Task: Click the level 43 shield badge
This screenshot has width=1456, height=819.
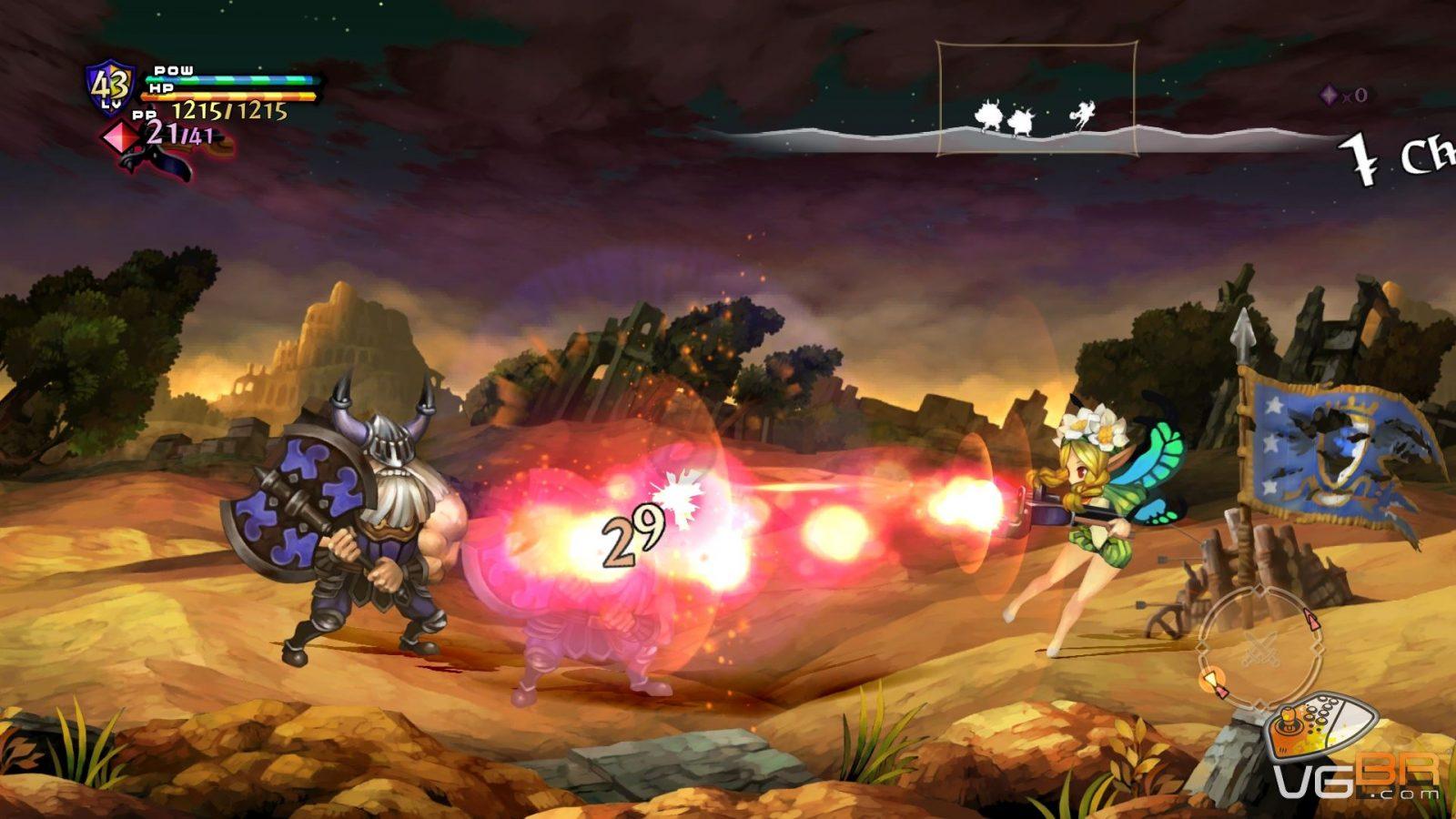Action: click(x=110, y=87)
